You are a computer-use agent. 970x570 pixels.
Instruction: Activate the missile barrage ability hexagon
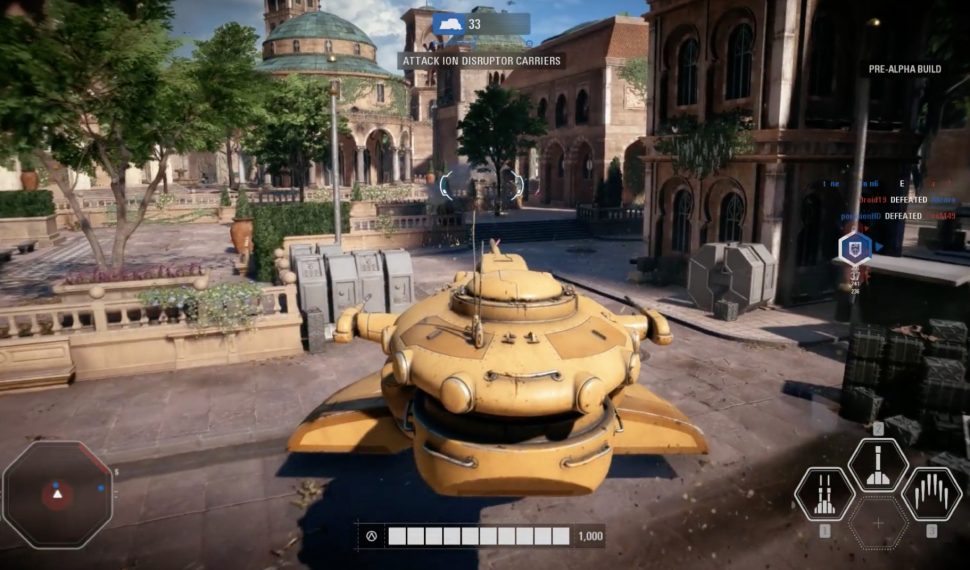point(931,494)
